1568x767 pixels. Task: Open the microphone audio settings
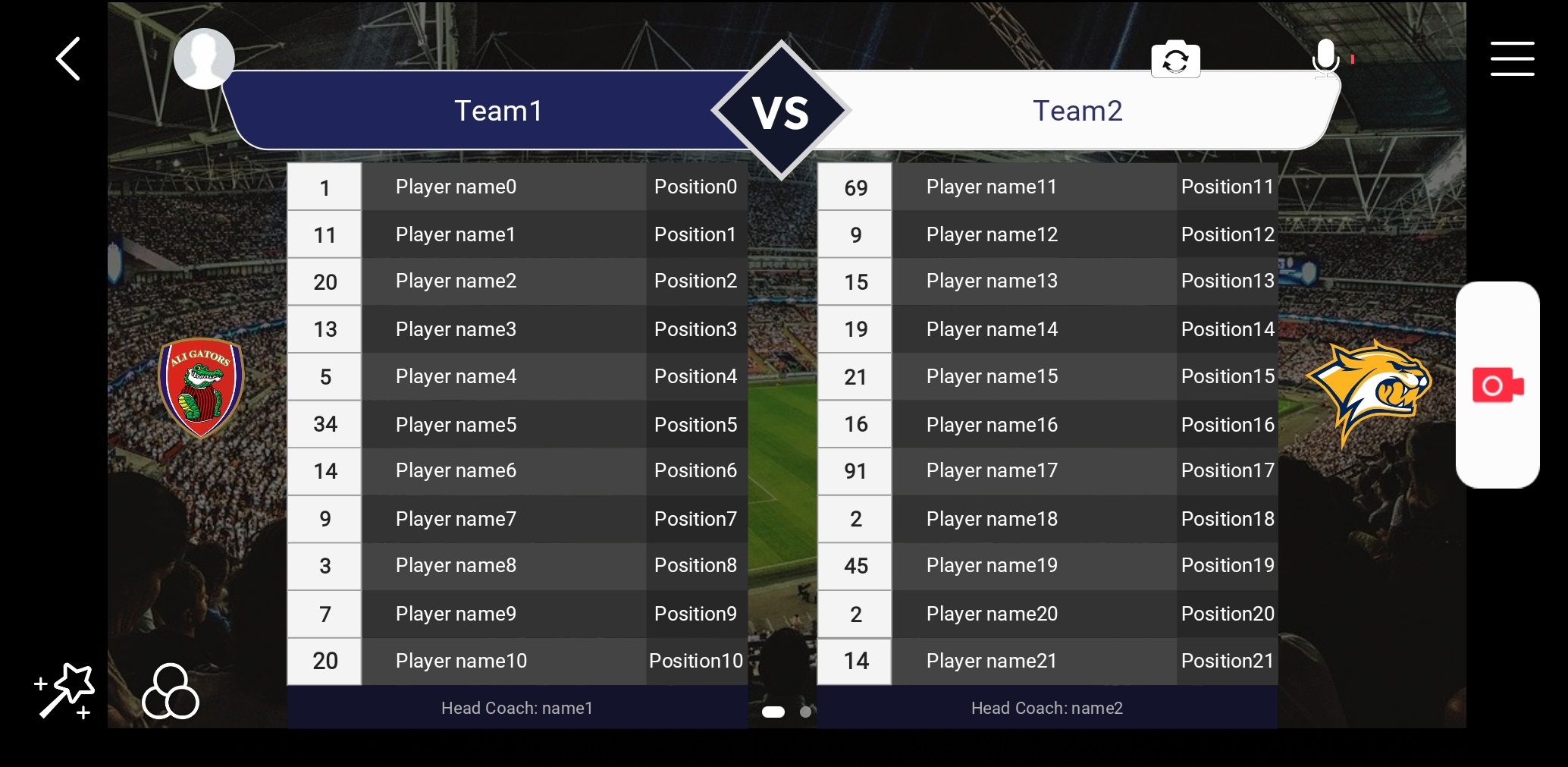[1326, 59]
